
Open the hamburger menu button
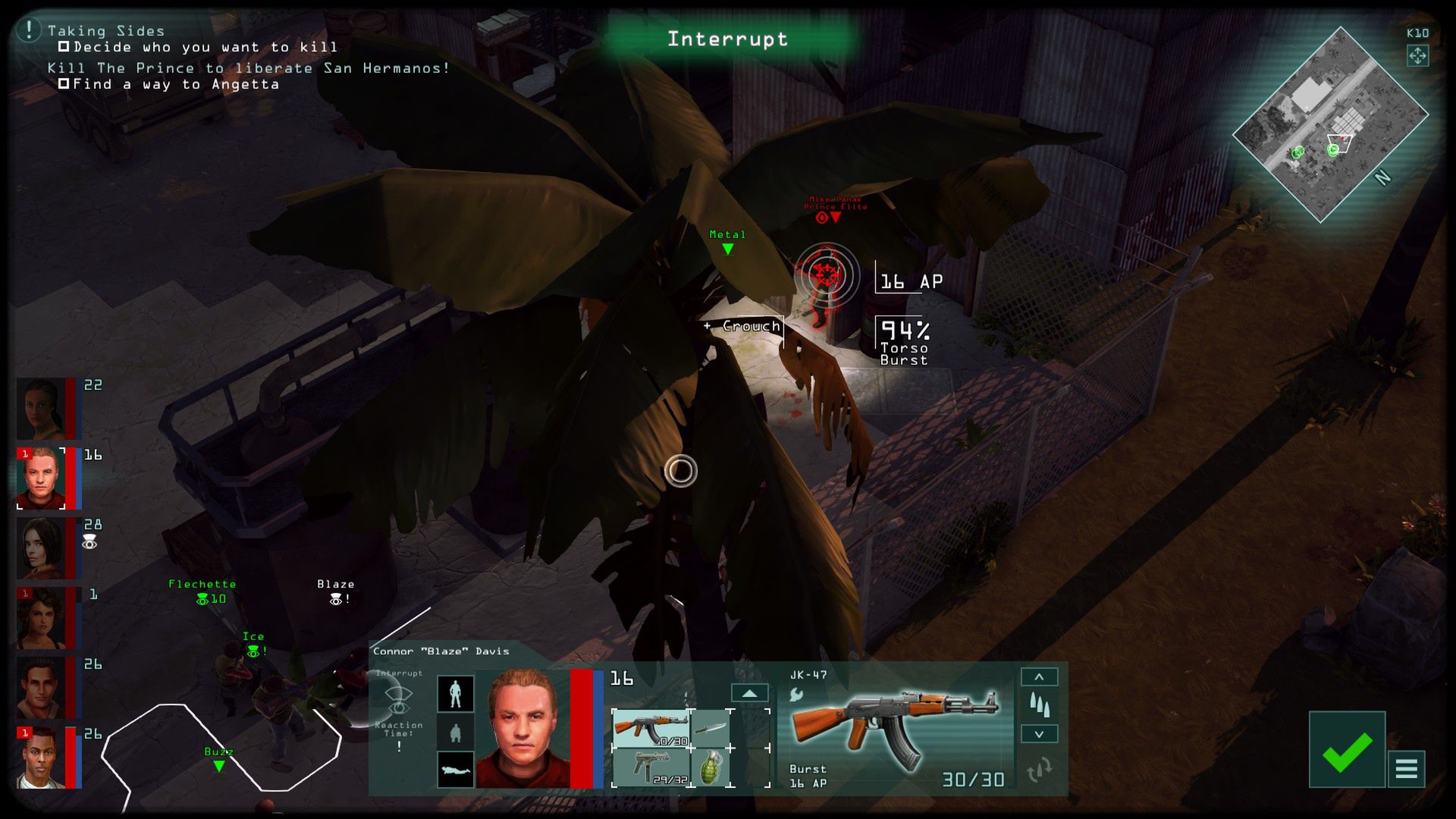click(1406, 769)
